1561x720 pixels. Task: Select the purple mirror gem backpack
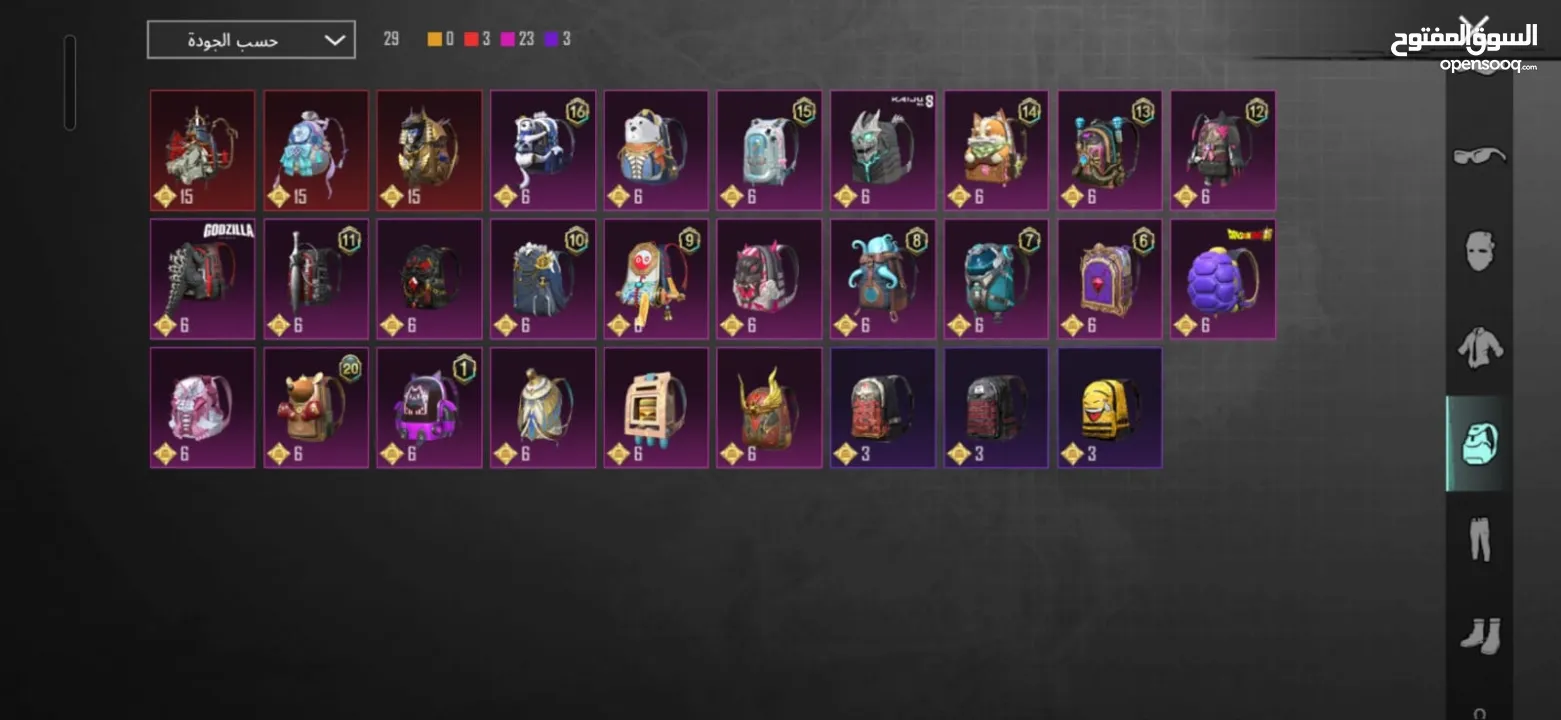coord(1109,279)
